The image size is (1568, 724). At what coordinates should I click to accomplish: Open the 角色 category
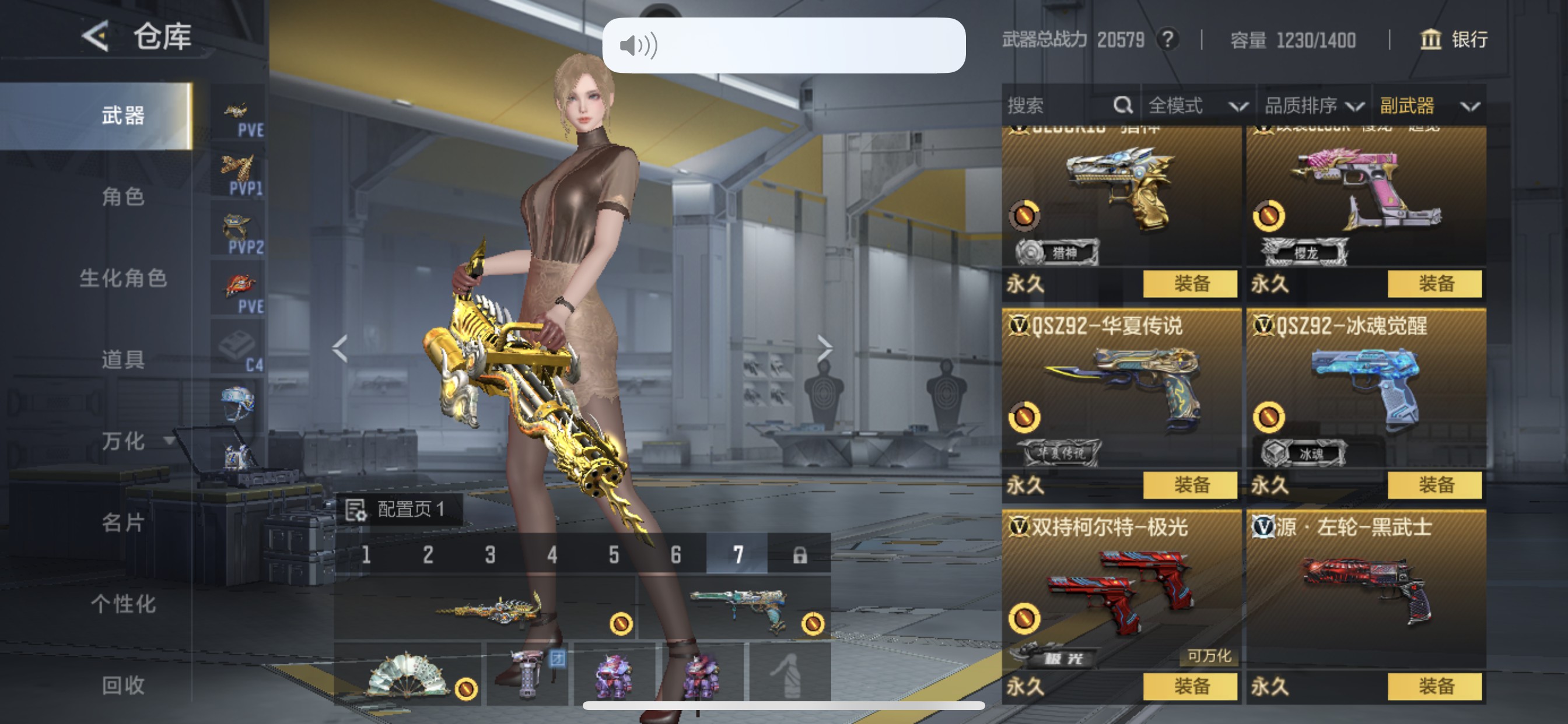(123, 196)
